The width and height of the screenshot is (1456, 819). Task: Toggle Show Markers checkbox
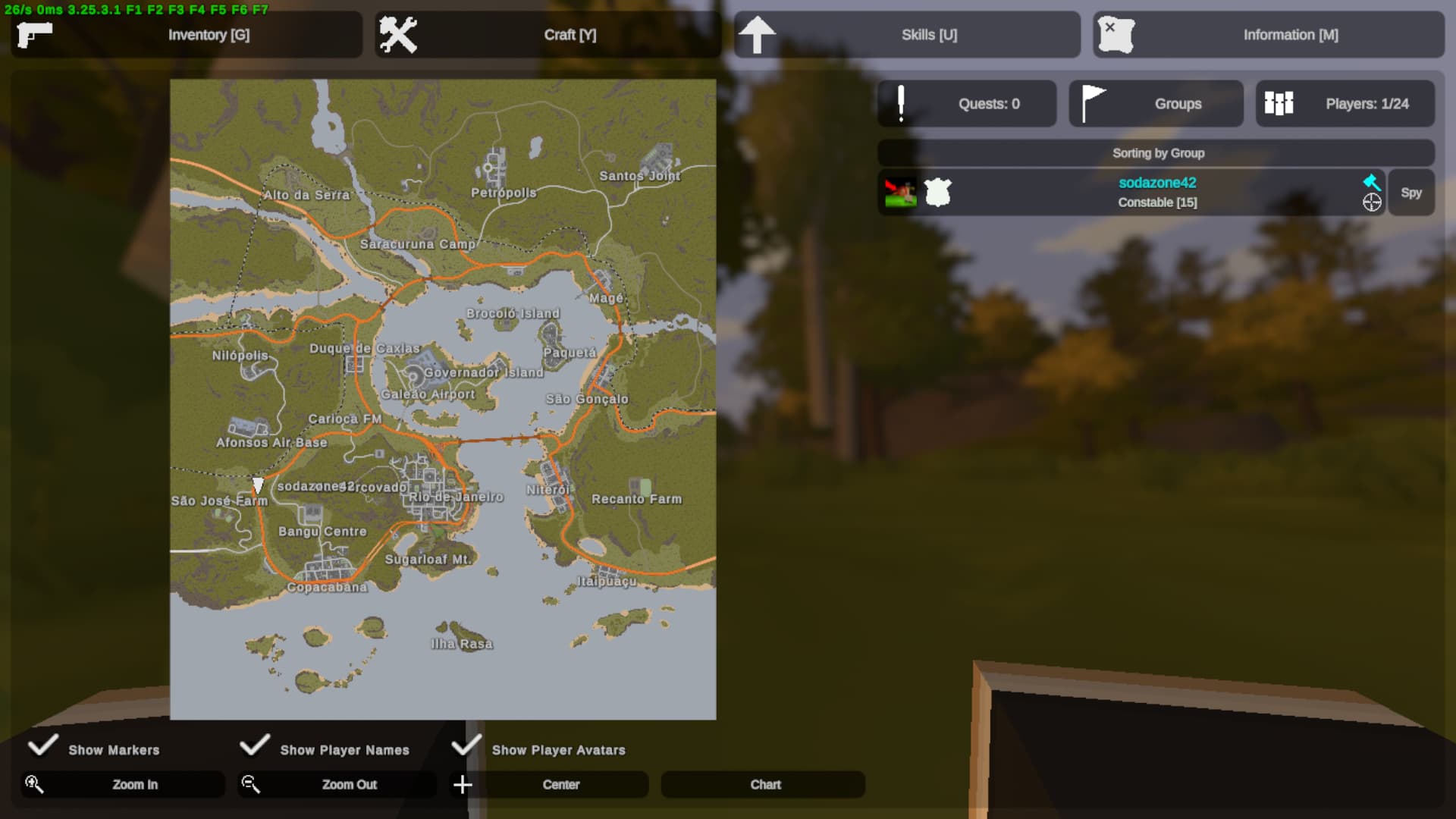pos(43,746)
